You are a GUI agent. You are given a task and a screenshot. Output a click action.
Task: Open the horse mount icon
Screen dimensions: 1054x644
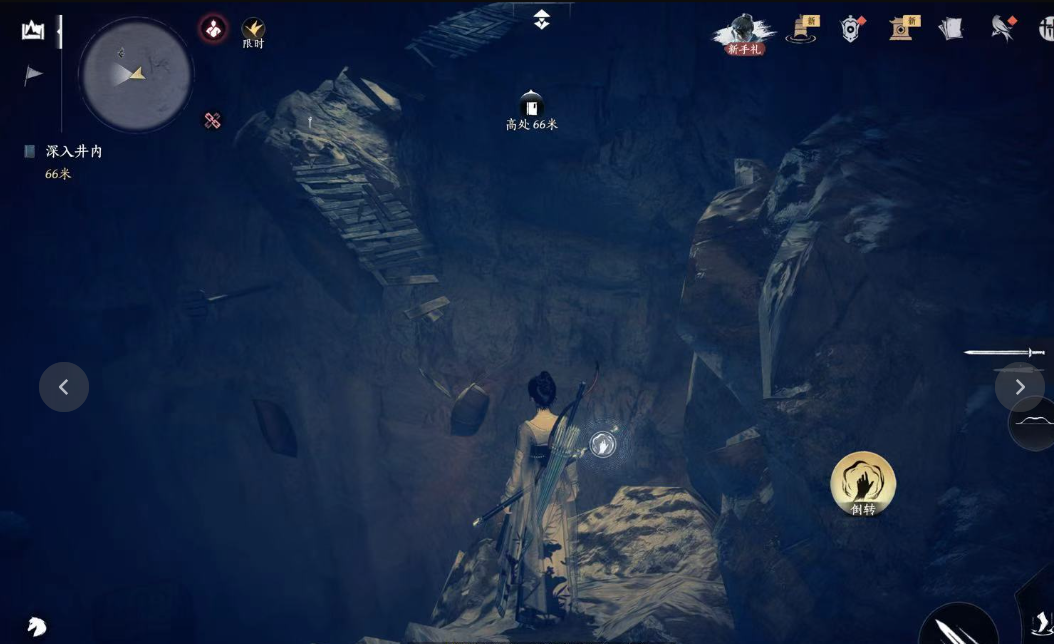(x=37, y=627)
